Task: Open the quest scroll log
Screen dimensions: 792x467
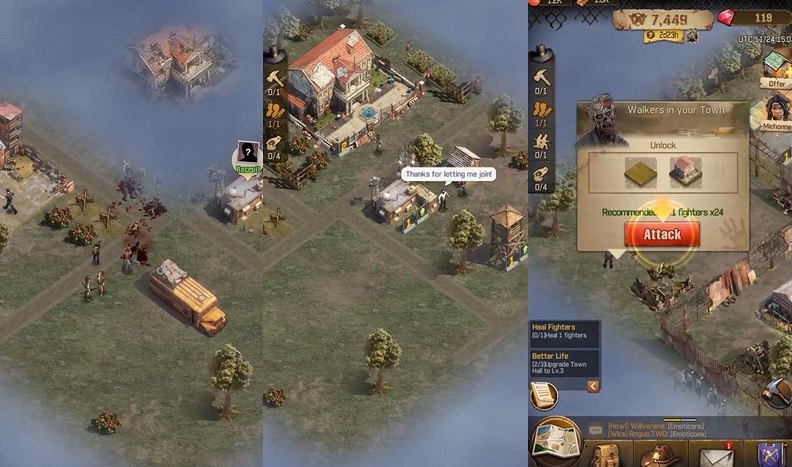Action: (x=545, y=396)
